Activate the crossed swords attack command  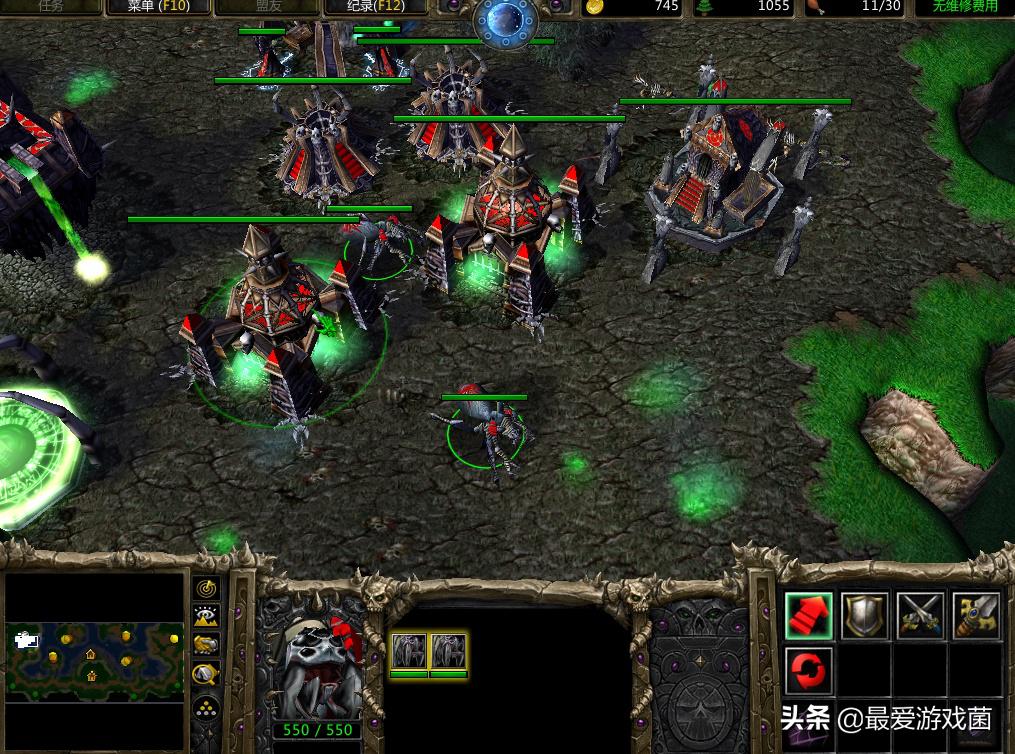921,615
